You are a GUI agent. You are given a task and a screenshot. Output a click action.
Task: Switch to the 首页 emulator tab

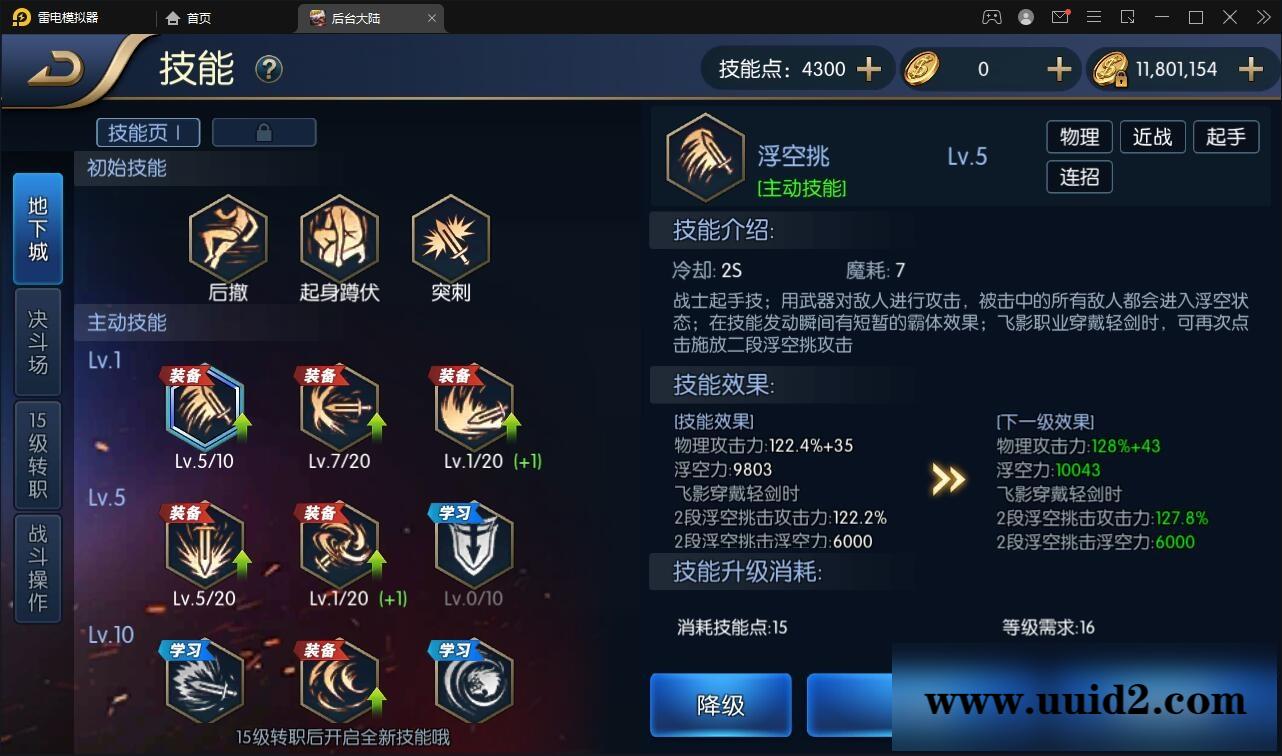click(x=190, y=17)
